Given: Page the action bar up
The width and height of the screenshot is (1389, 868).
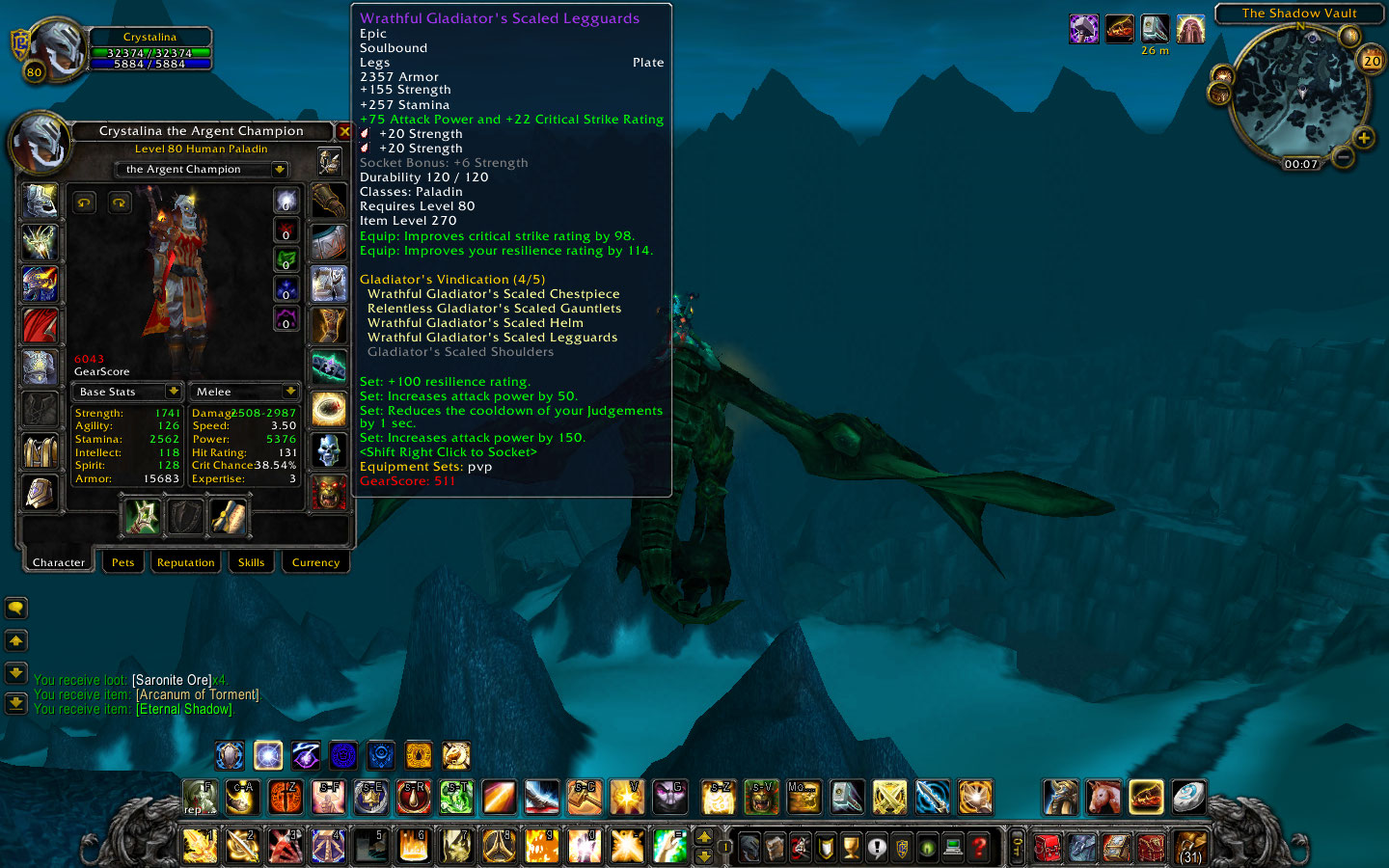Looking at the screenshot, I should click(x=704, y=837).
